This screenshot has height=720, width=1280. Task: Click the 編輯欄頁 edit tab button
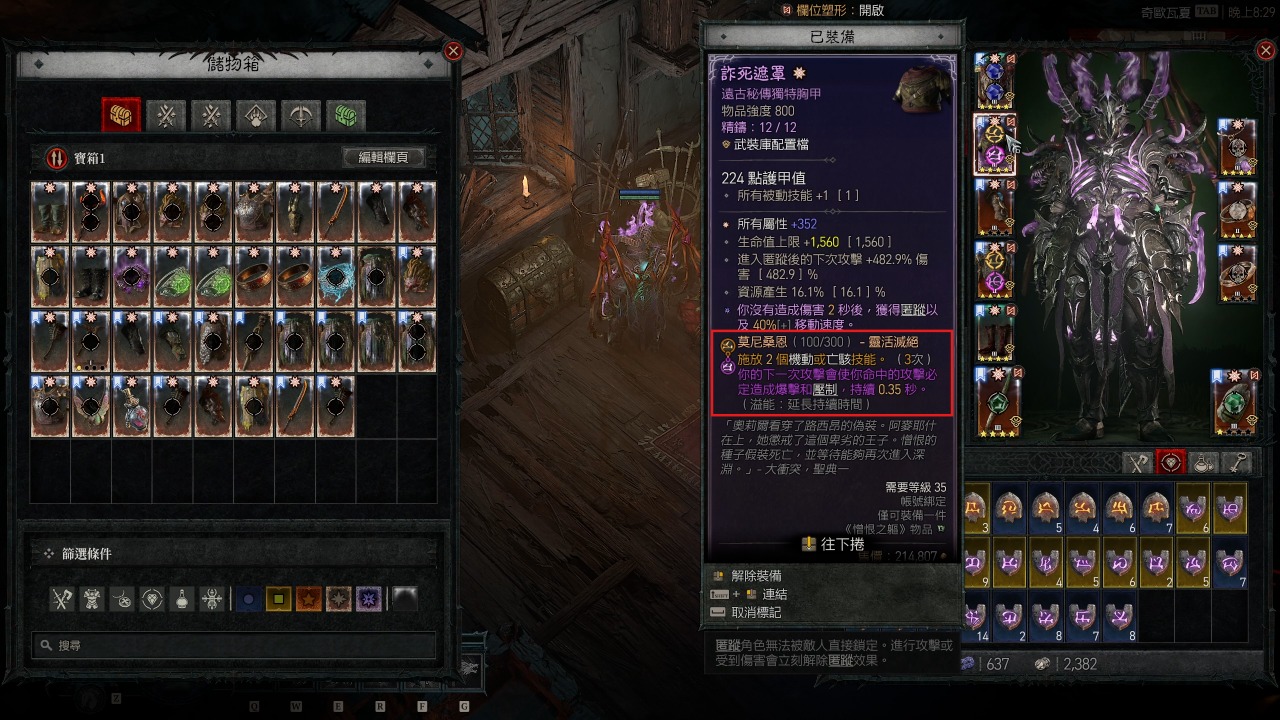384,158
